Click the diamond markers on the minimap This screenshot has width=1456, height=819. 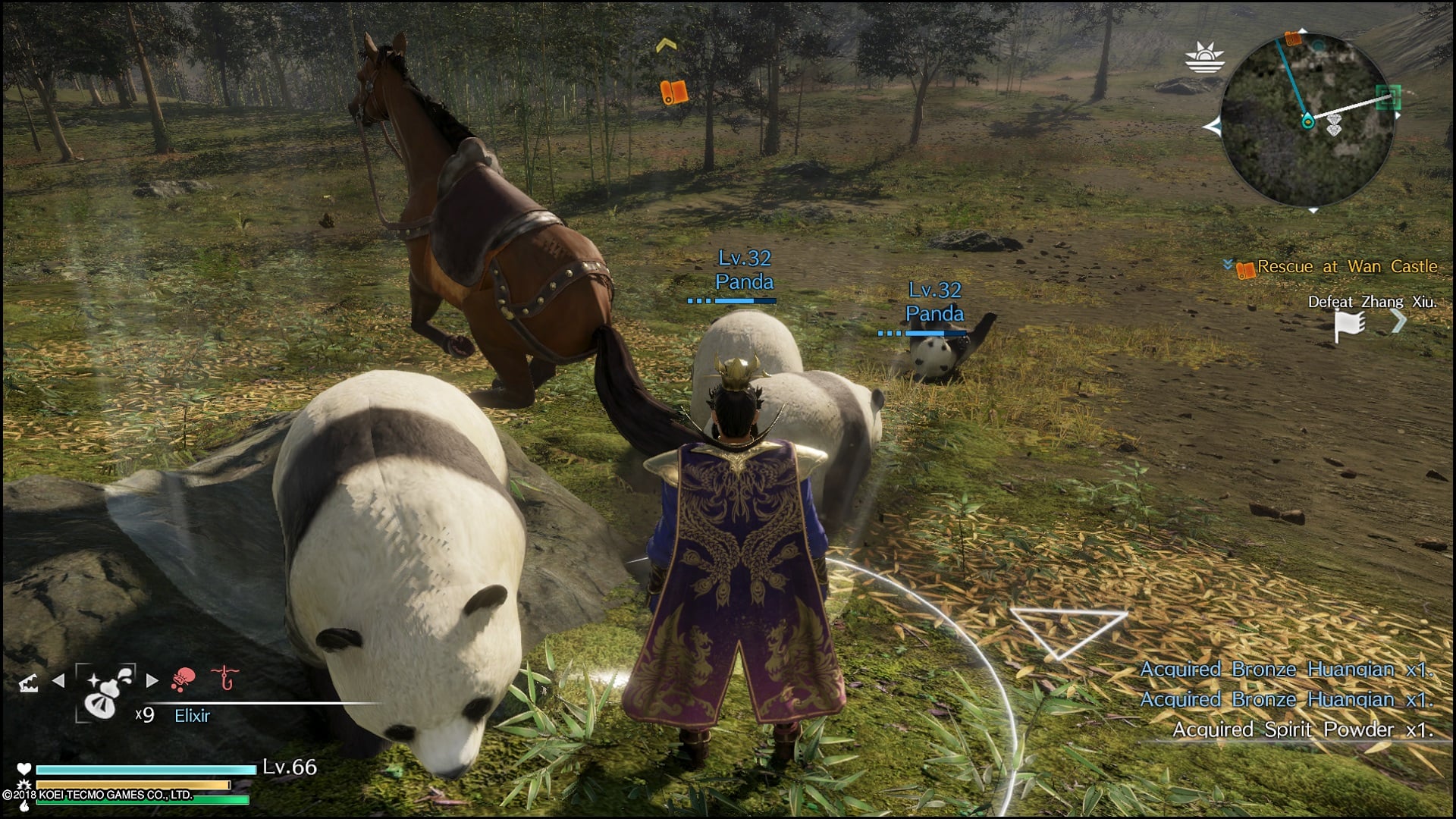(1336, 127)
